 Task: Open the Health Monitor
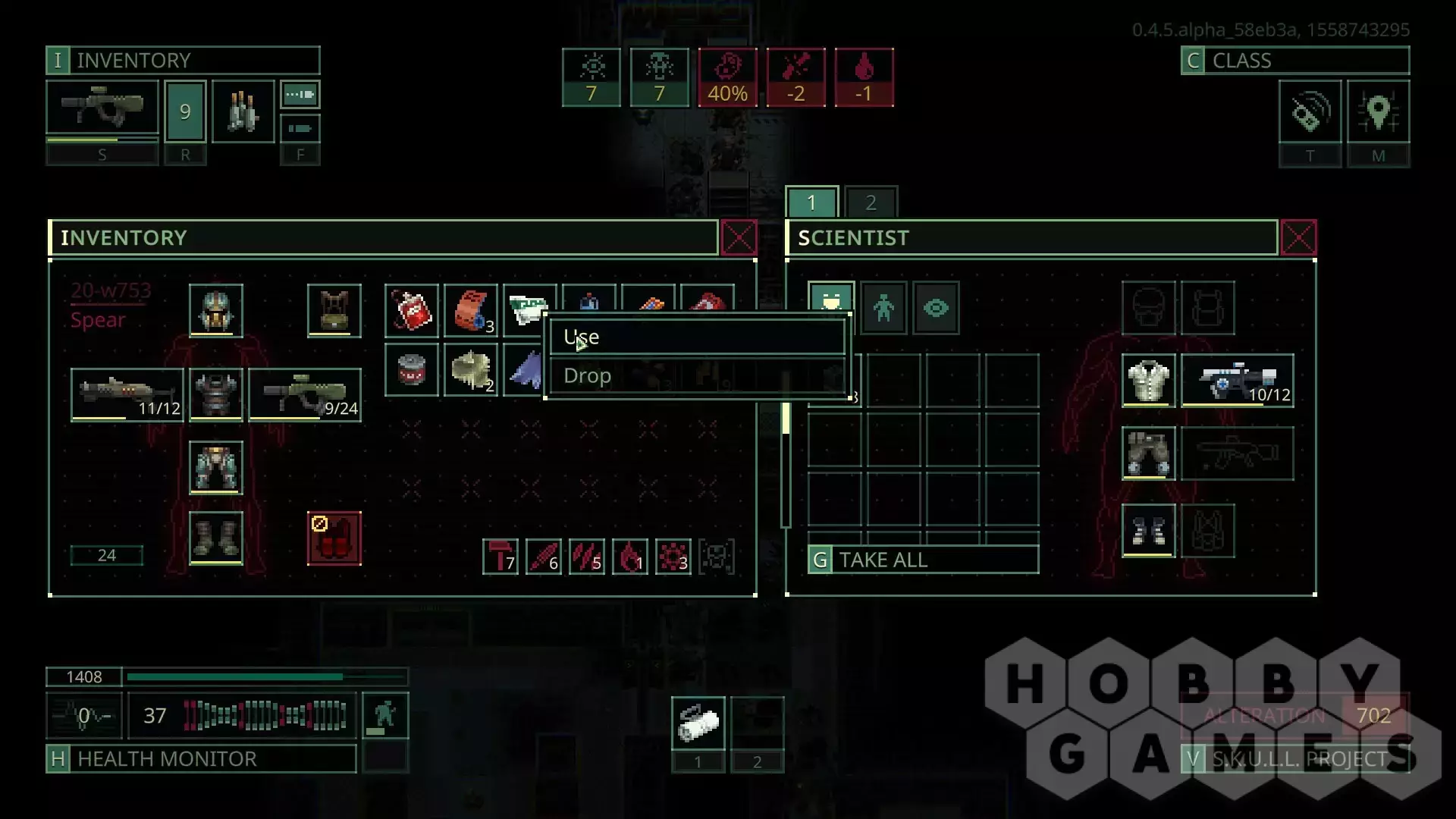(x=201, y=758)
